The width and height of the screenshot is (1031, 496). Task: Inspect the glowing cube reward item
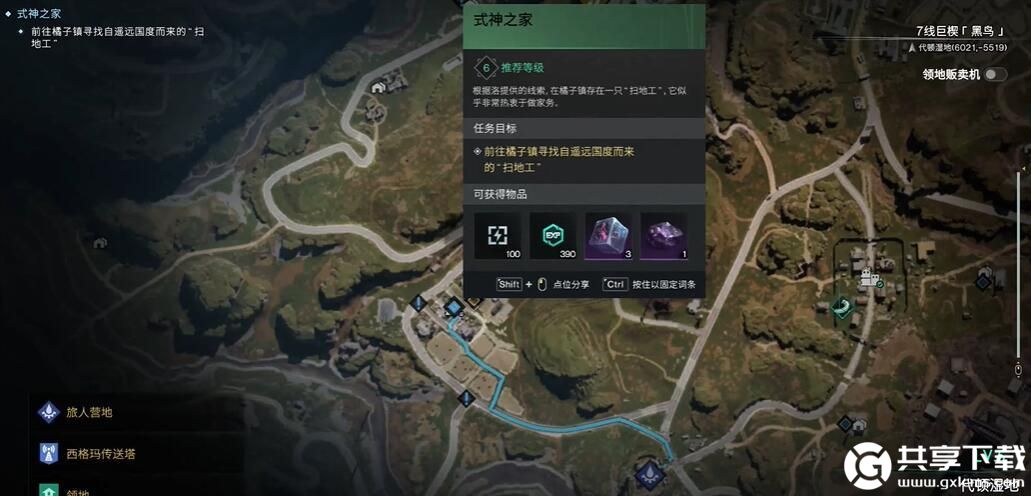[608, 236]
